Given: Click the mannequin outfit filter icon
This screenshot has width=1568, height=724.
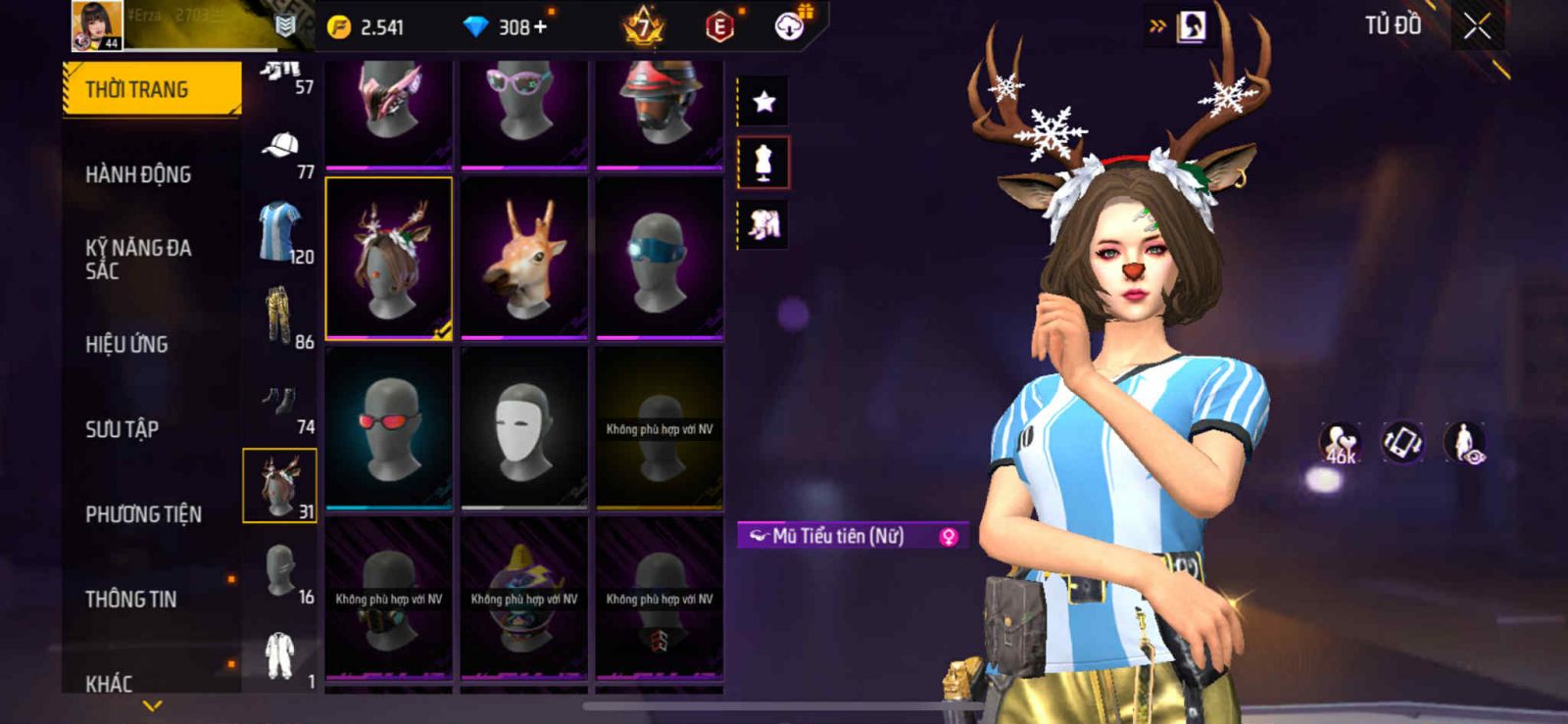Looking at the screenshot, I should point(763,163).
